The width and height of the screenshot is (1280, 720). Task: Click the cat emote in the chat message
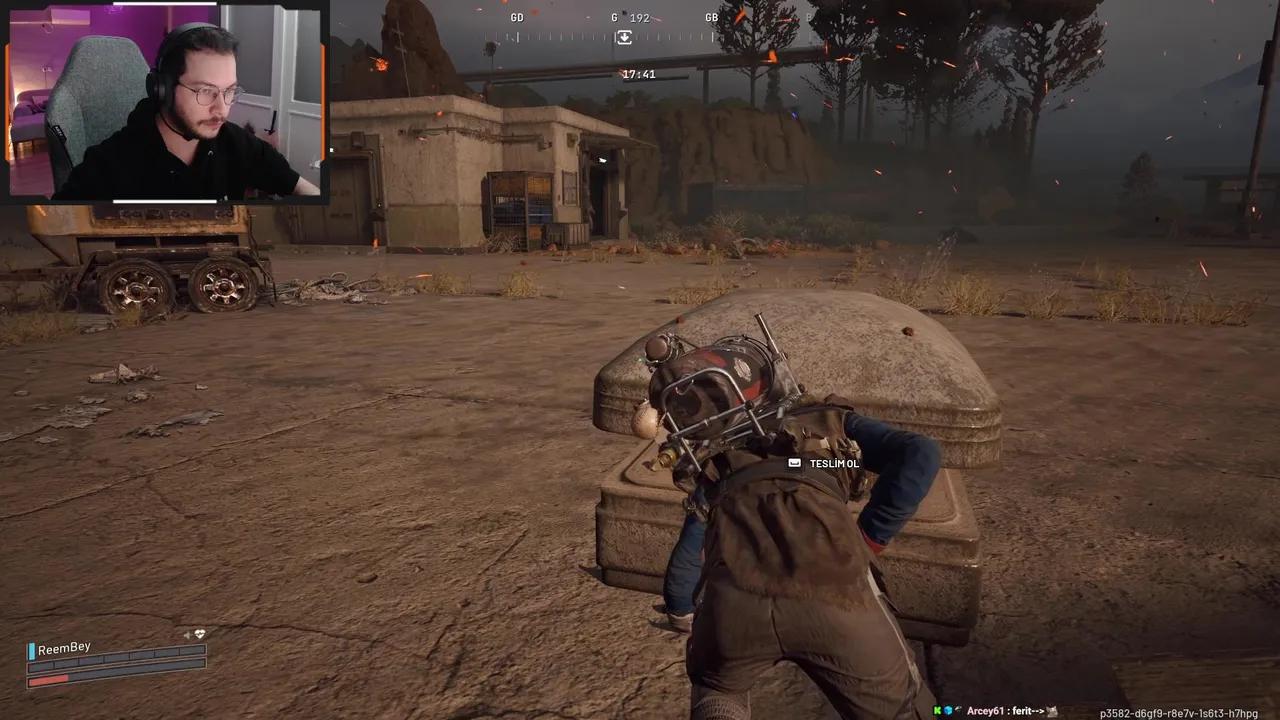1052,711
